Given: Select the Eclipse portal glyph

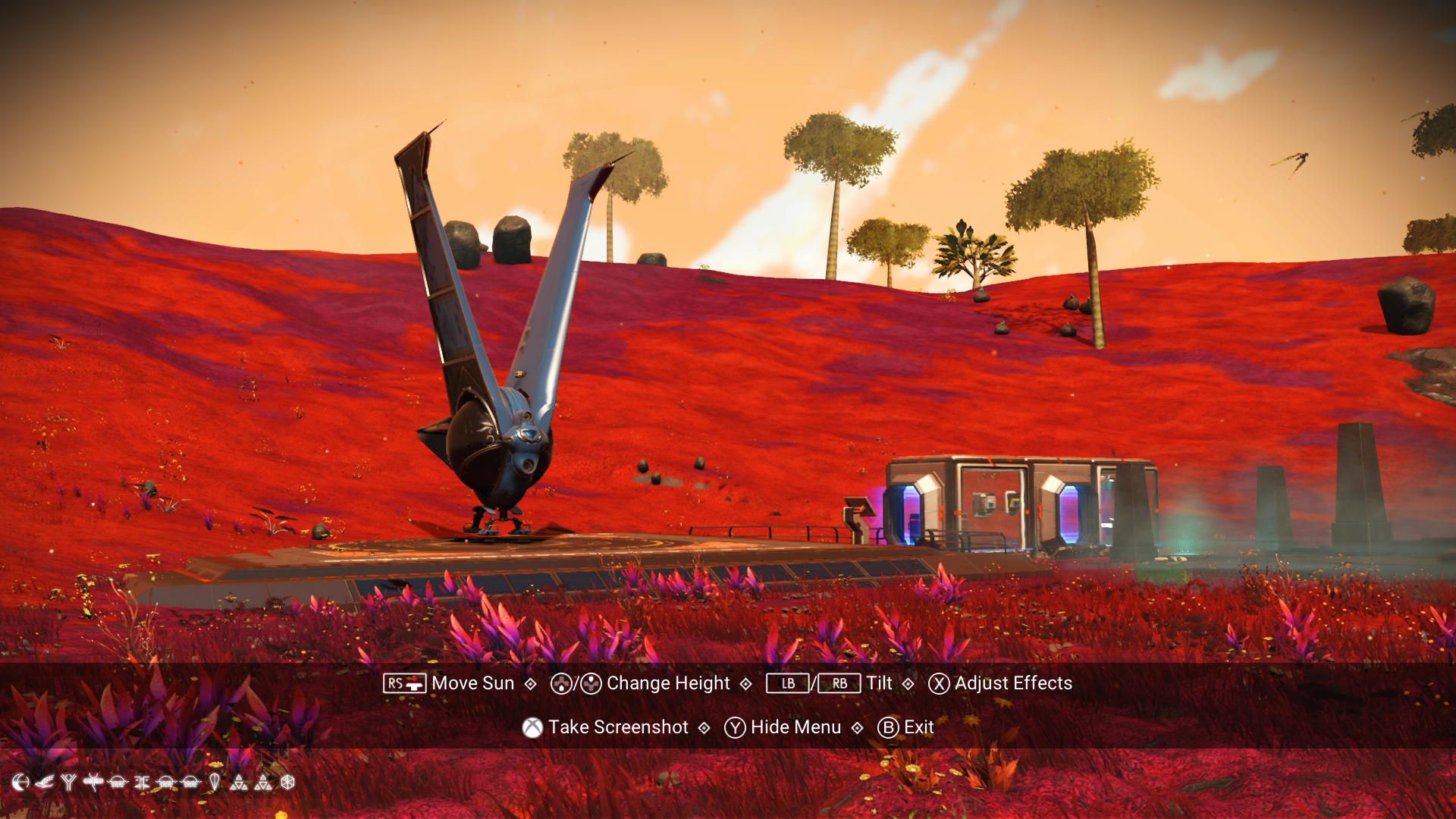Looking at the screenshot, I should (20, 783).
